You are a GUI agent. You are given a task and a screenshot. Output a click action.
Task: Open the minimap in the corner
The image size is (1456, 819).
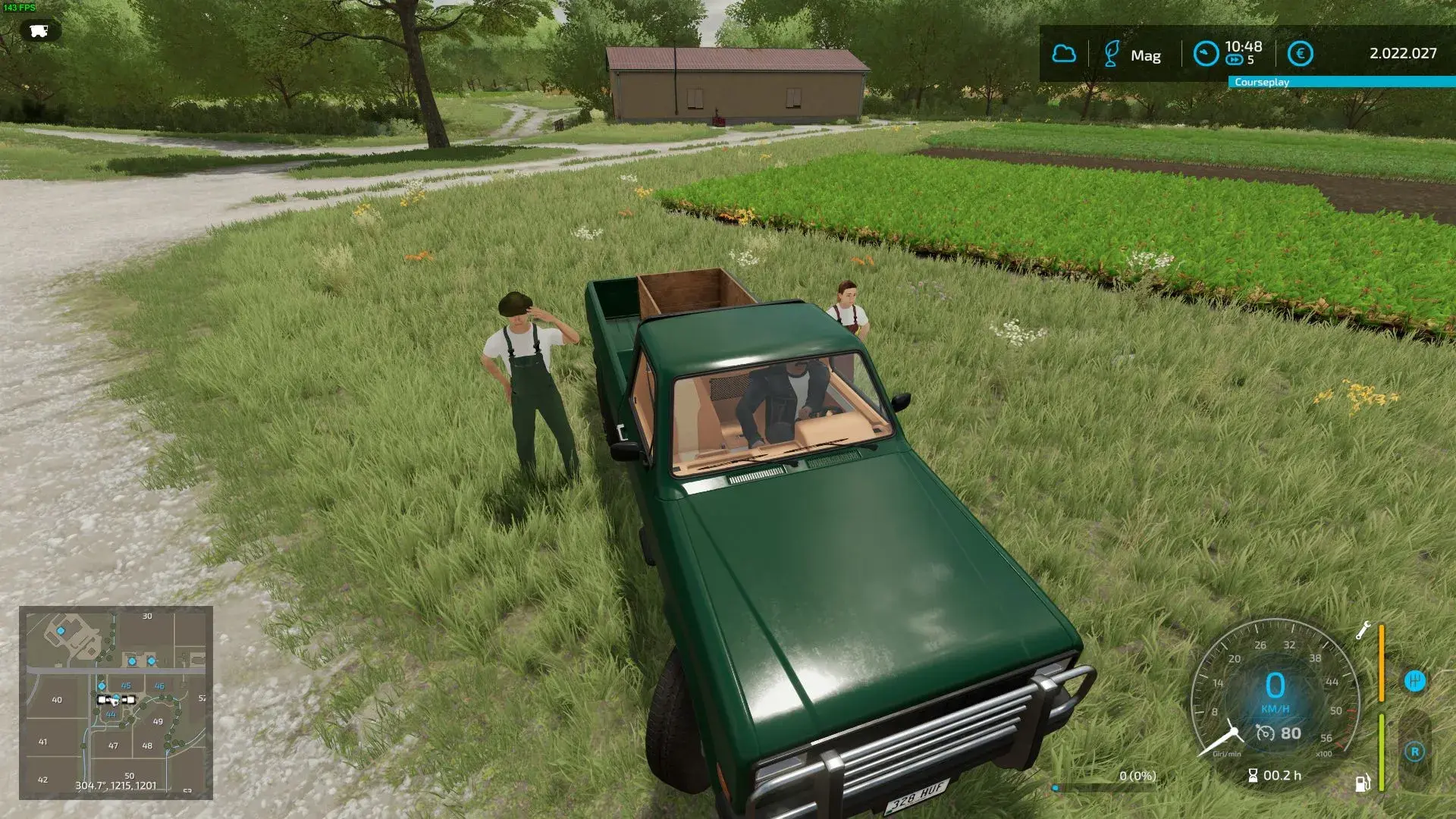pos(115,702)
